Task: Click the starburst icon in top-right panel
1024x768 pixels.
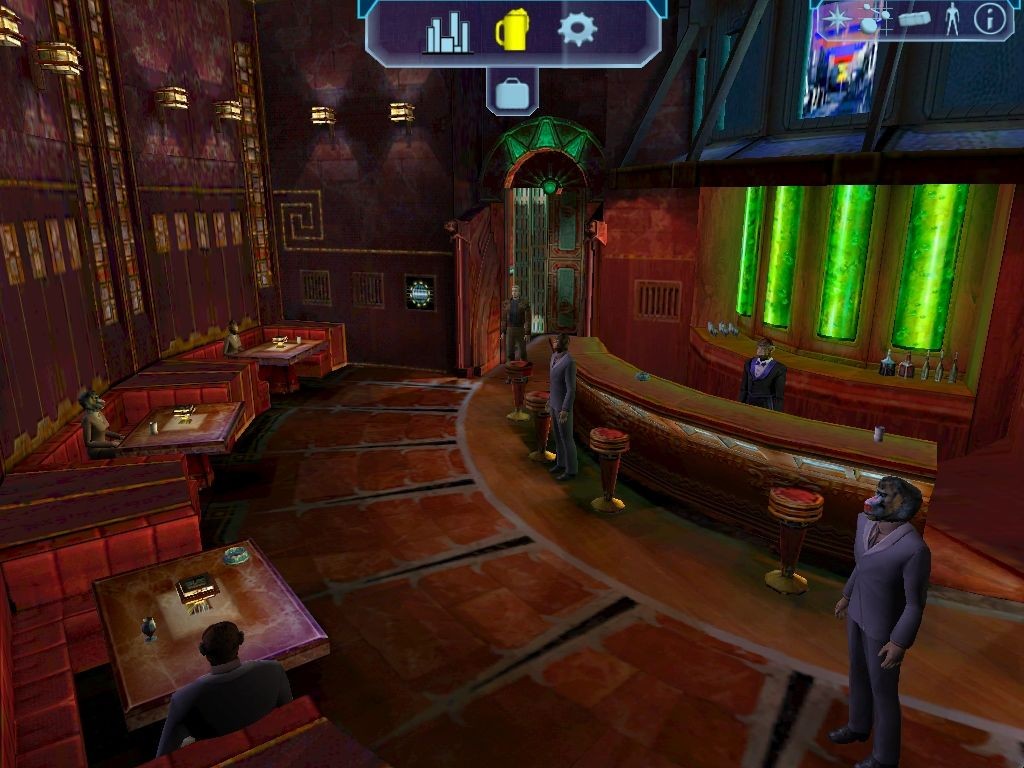Action: point(835,18)
